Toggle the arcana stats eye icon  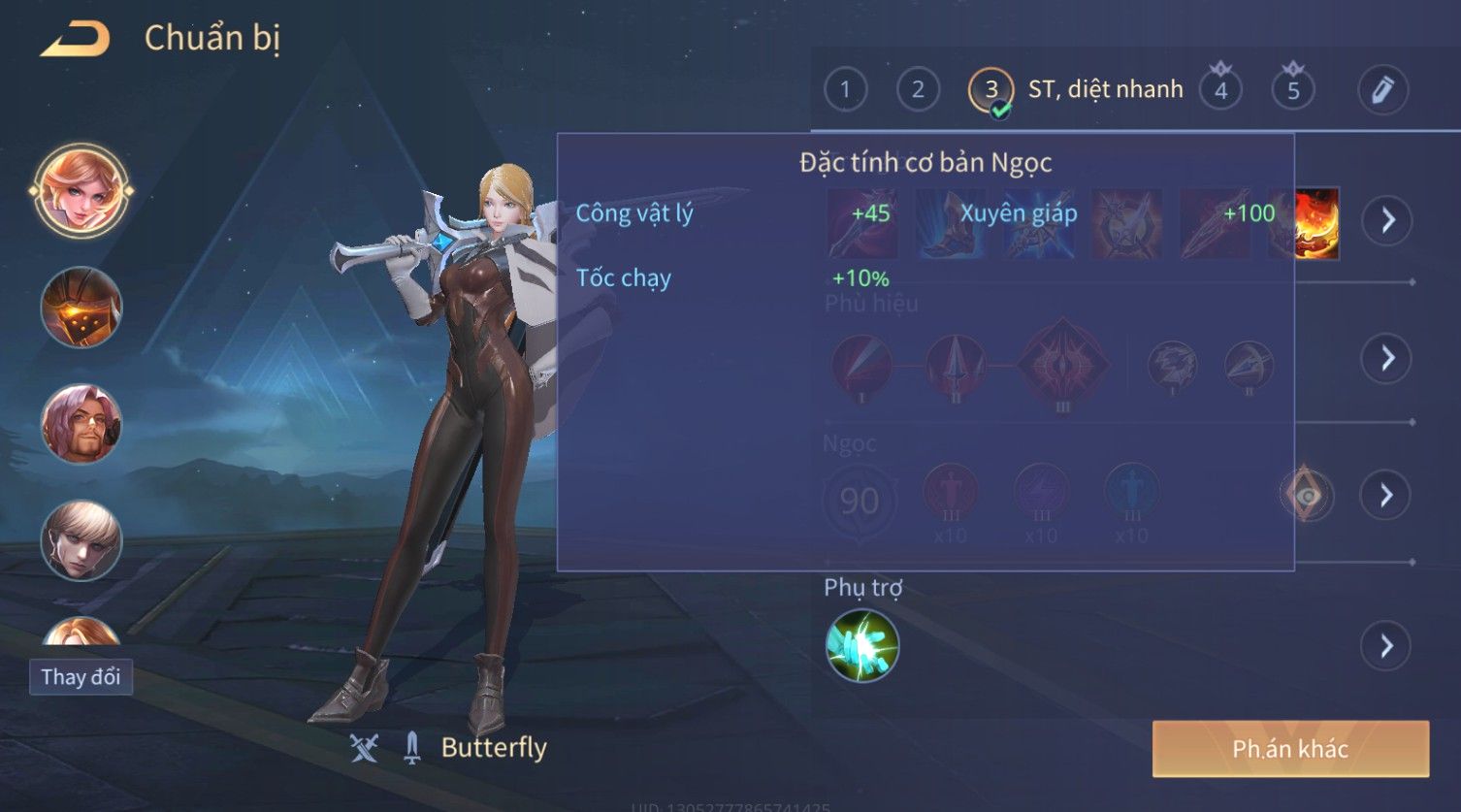tap(1308, 496)
